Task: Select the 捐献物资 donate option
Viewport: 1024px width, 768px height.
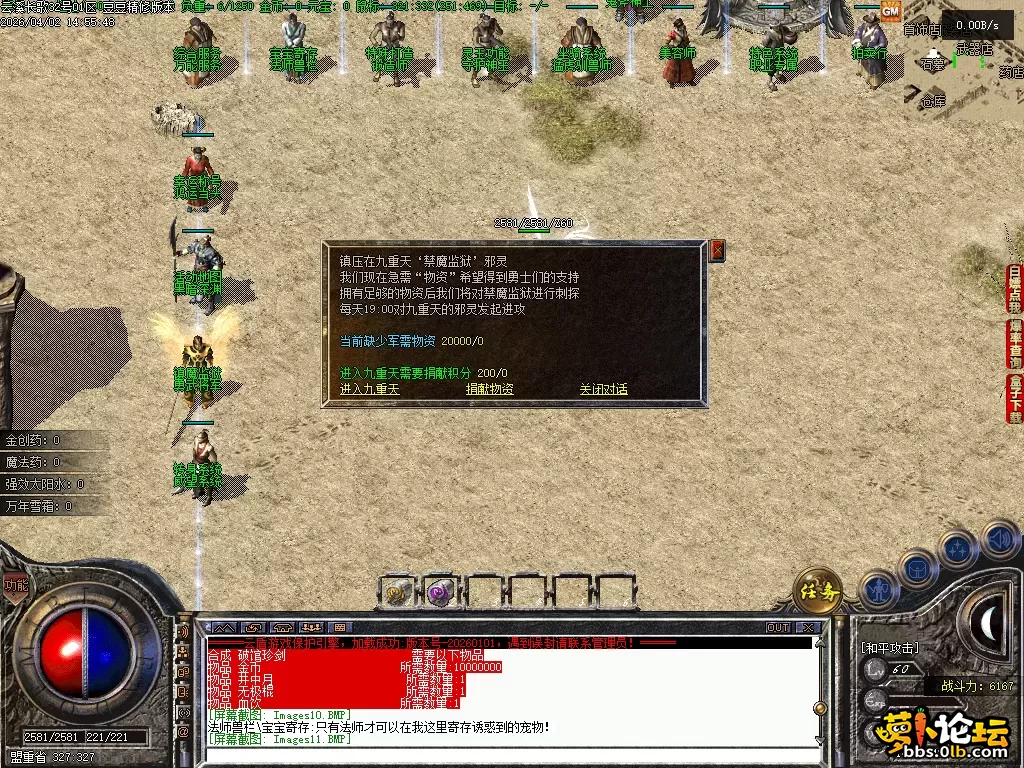Action: pos(489,389)
